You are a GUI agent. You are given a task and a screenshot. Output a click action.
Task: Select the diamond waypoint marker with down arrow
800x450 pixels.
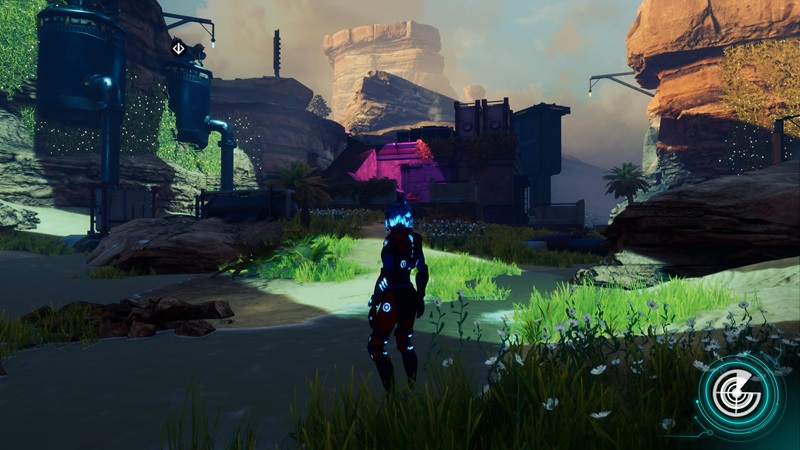click(x=178, y=48)
